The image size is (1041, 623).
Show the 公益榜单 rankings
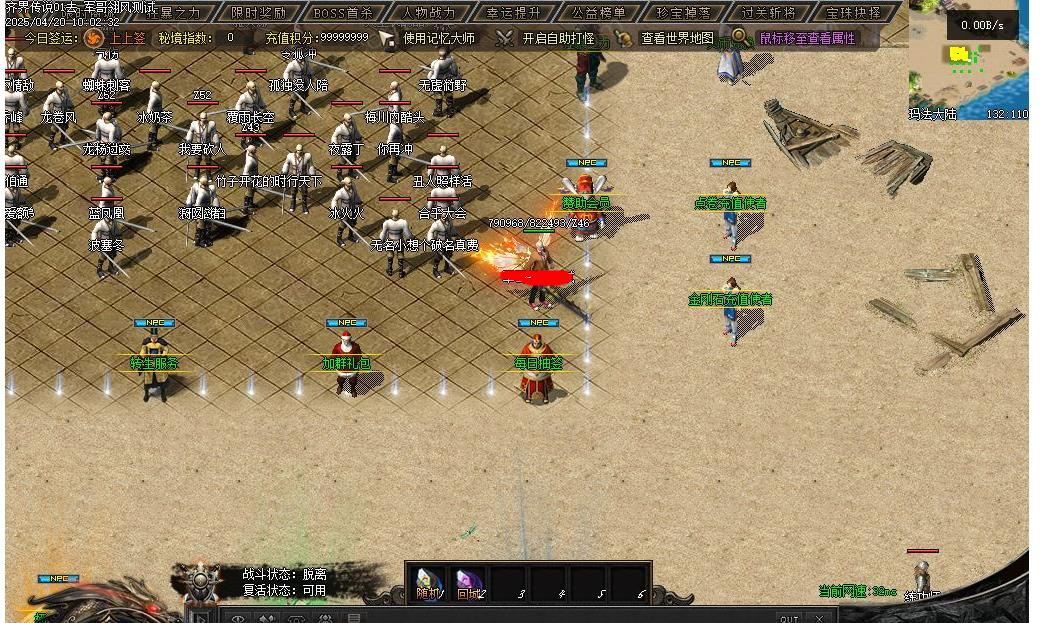point(599,13)
